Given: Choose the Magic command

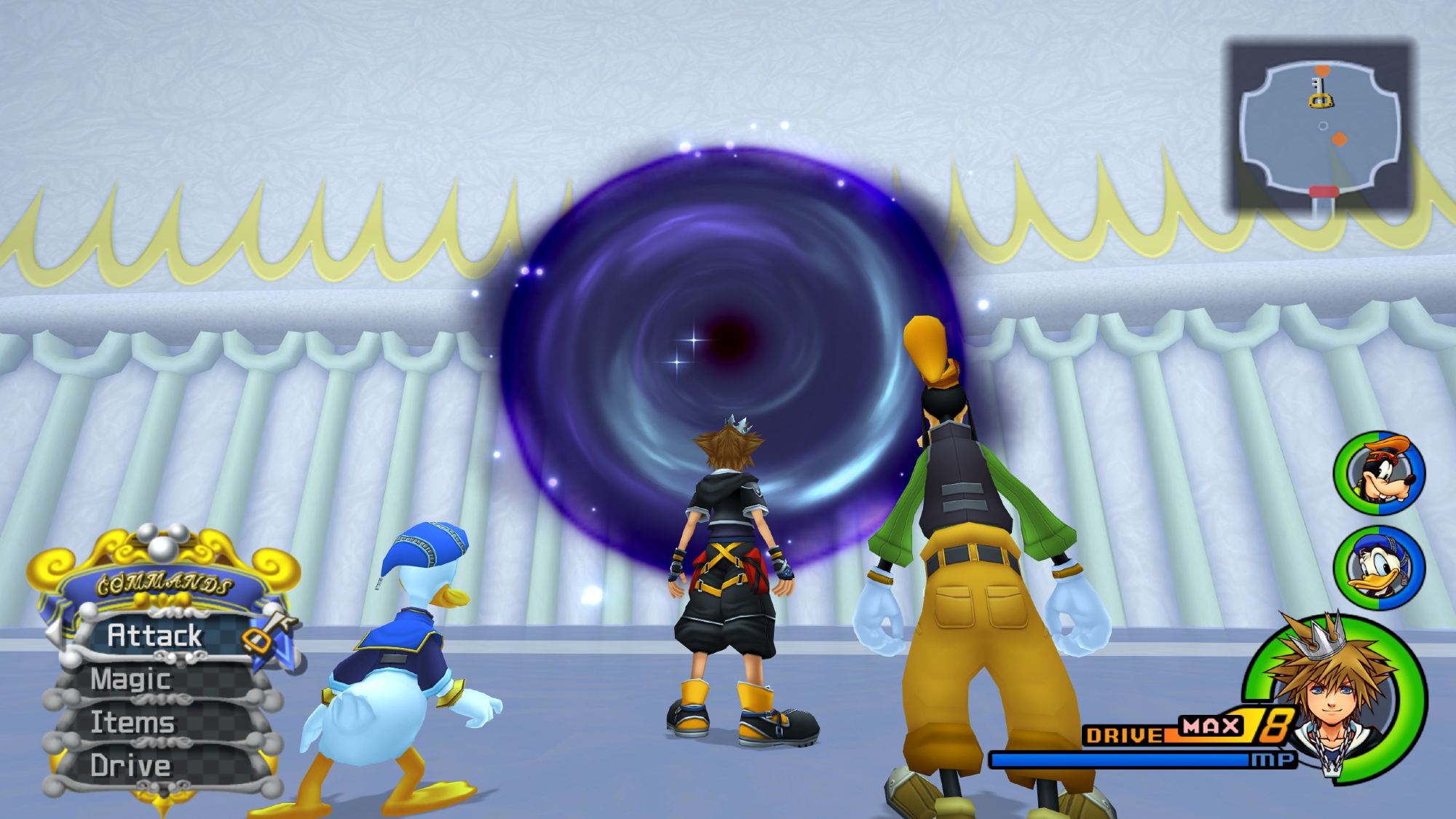Looking at the screenshot, I should point(131,679).
